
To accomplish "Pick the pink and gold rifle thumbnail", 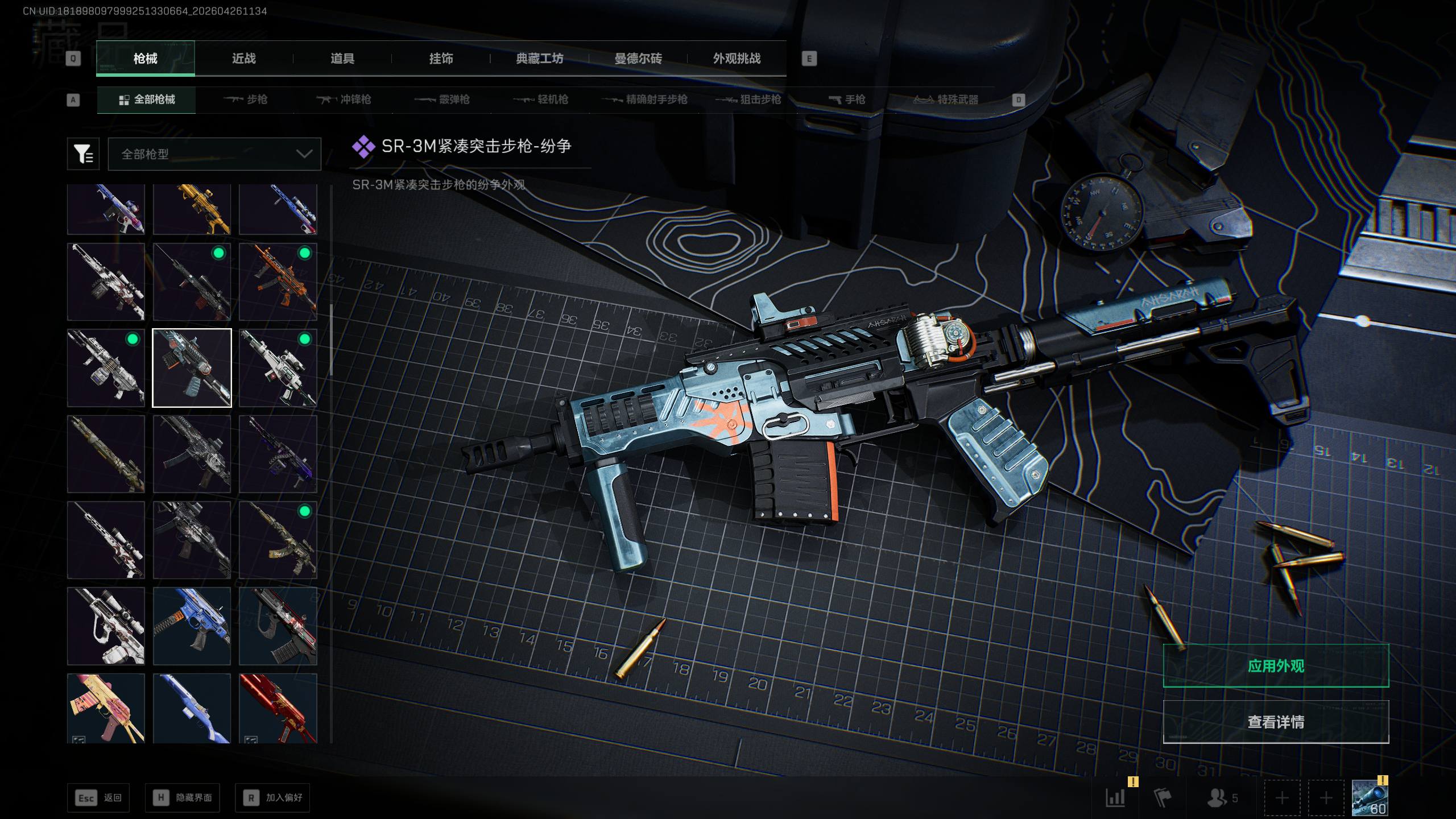I will tap(106, 708).
